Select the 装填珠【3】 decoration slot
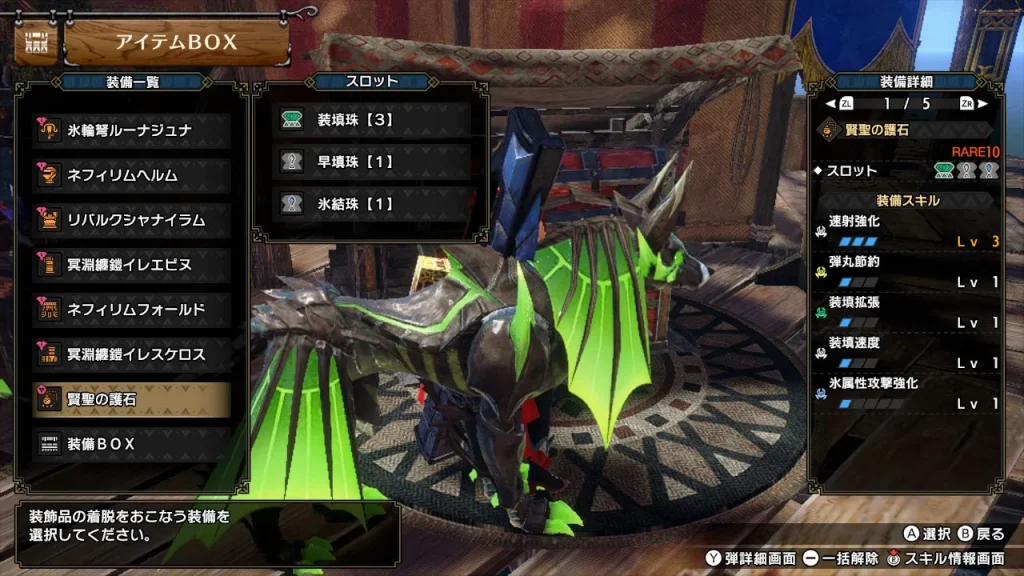1024x576 pixels. (371, 119)
